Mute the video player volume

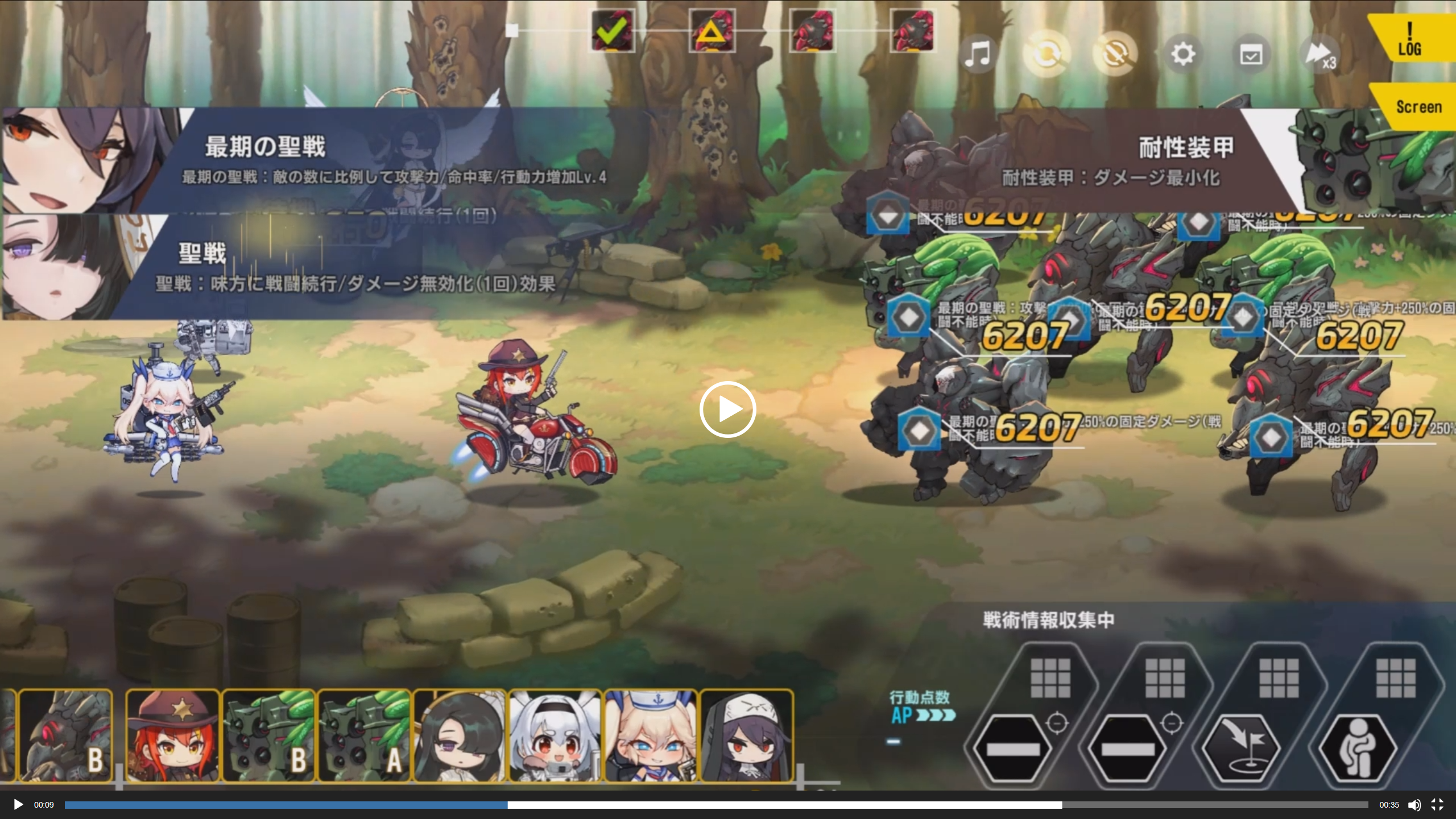(x=1414, y=805)
